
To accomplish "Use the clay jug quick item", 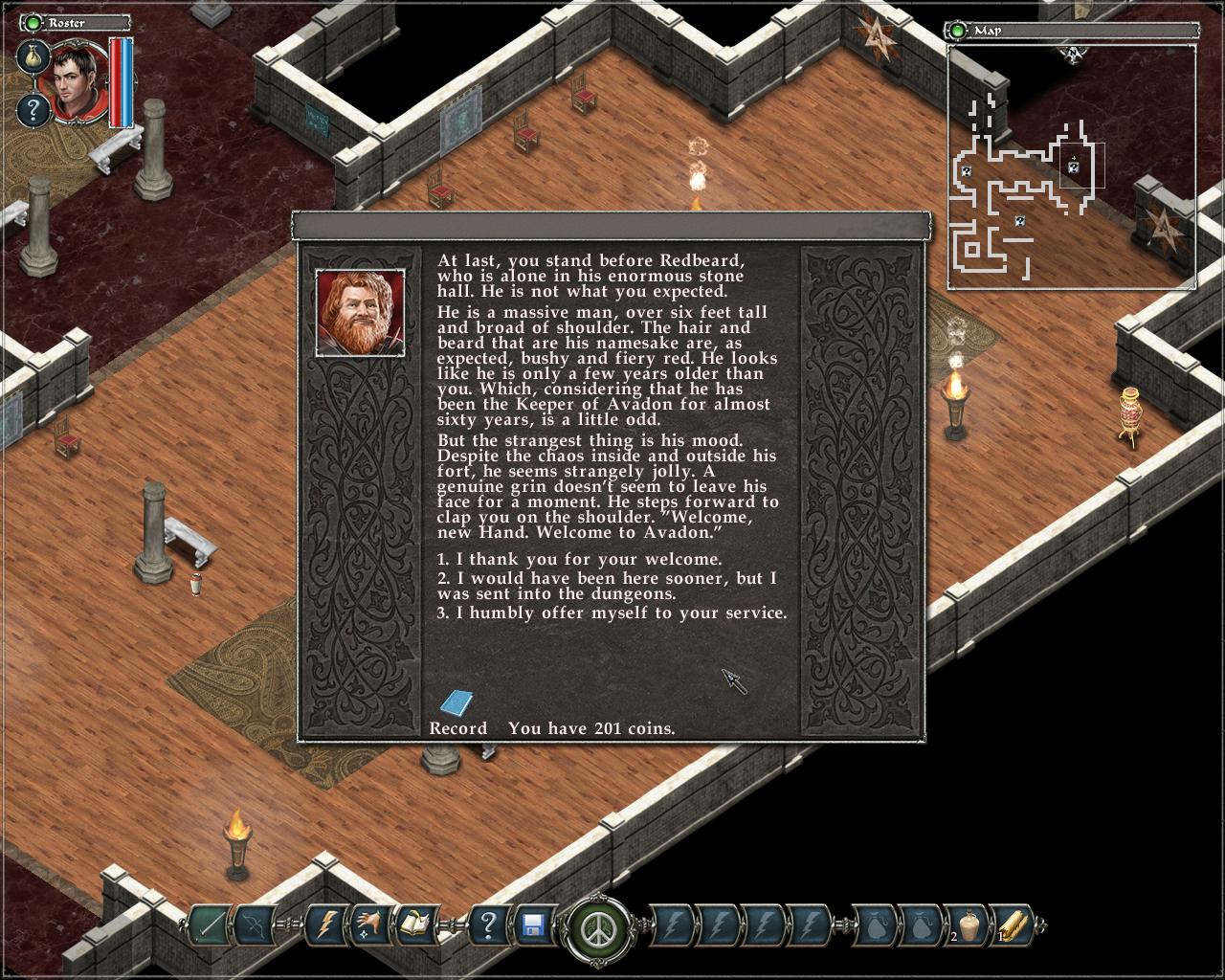I will pyautogui.click(x=969, y=926).
